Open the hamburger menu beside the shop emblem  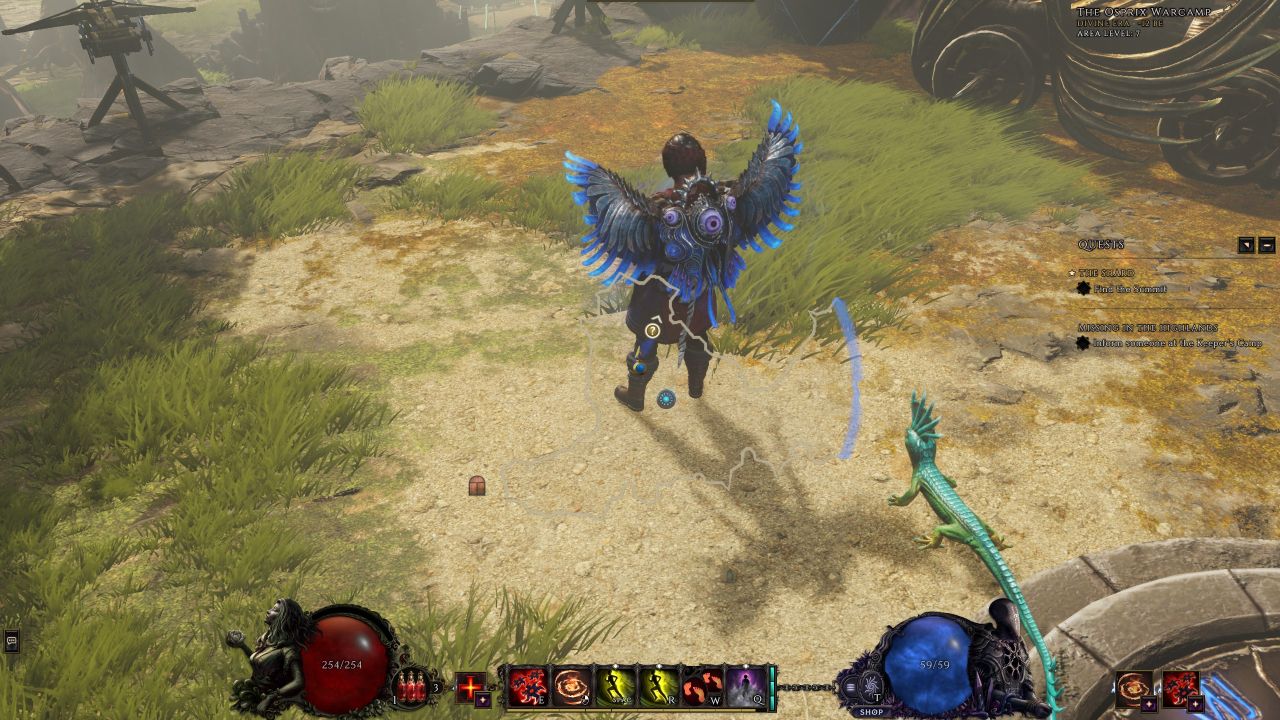(850, 688)
